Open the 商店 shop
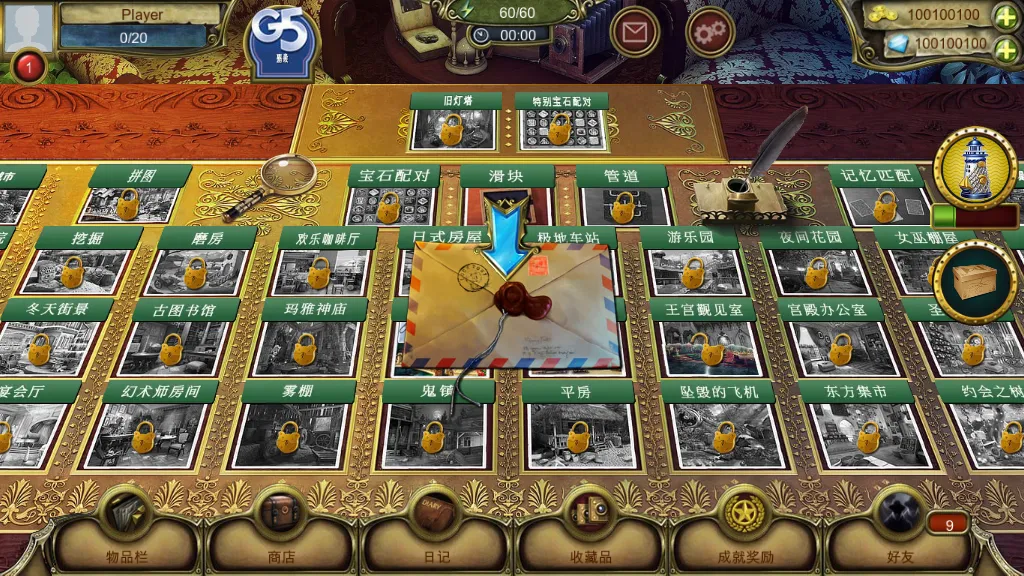This screenshot has height=576, width=1024. [x=281, y=531]
